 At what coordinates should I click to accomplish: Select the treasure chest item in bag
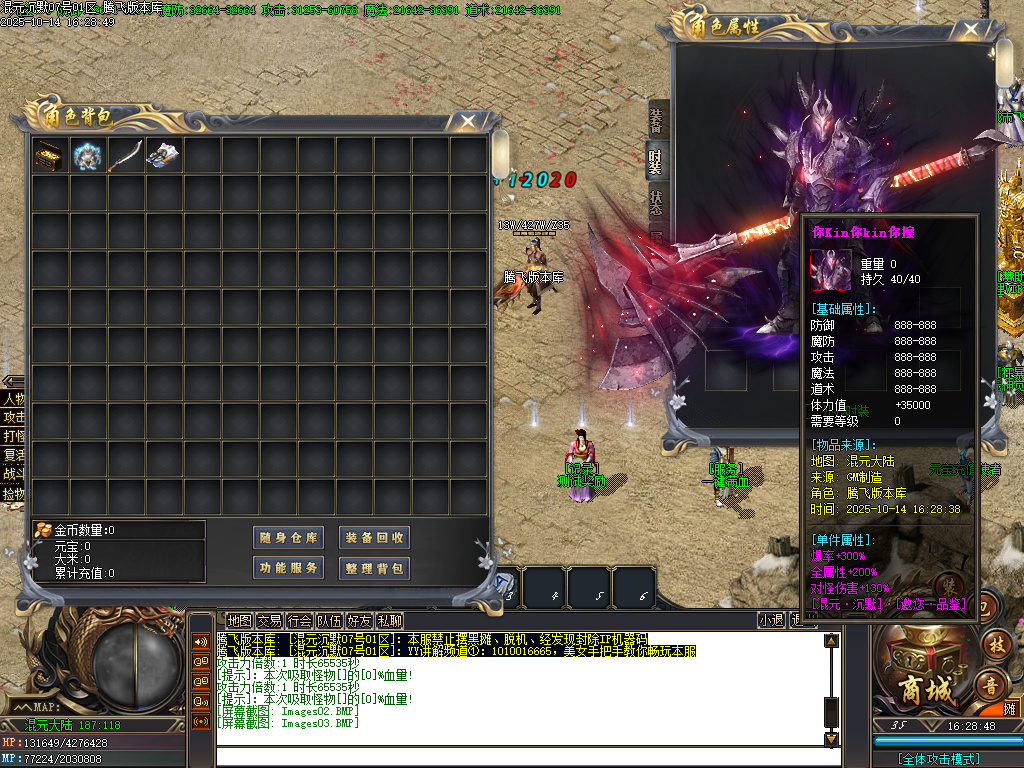point(49,155)
